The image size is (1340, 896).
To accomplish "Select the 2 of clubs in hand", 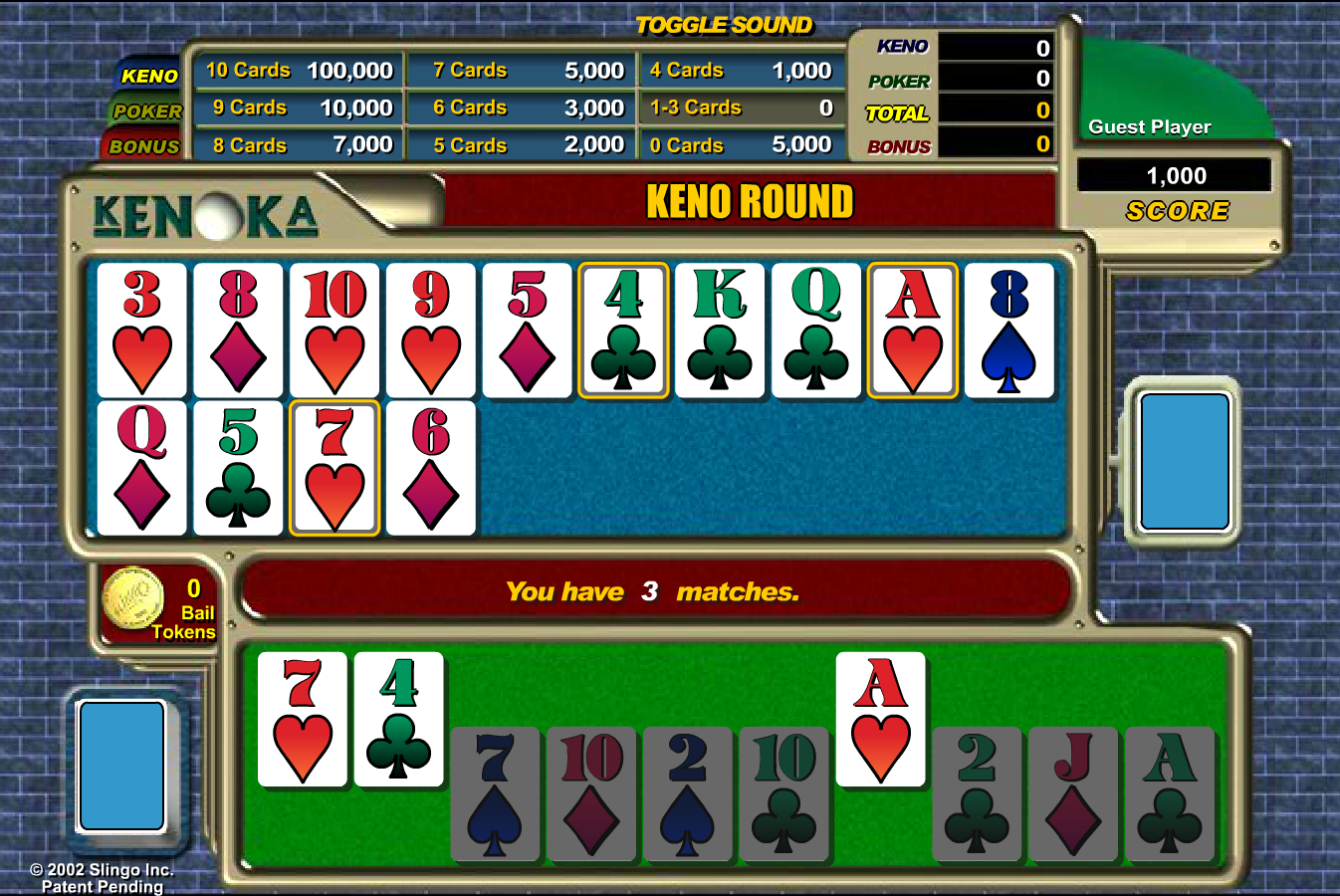I will tap(977, 793).
